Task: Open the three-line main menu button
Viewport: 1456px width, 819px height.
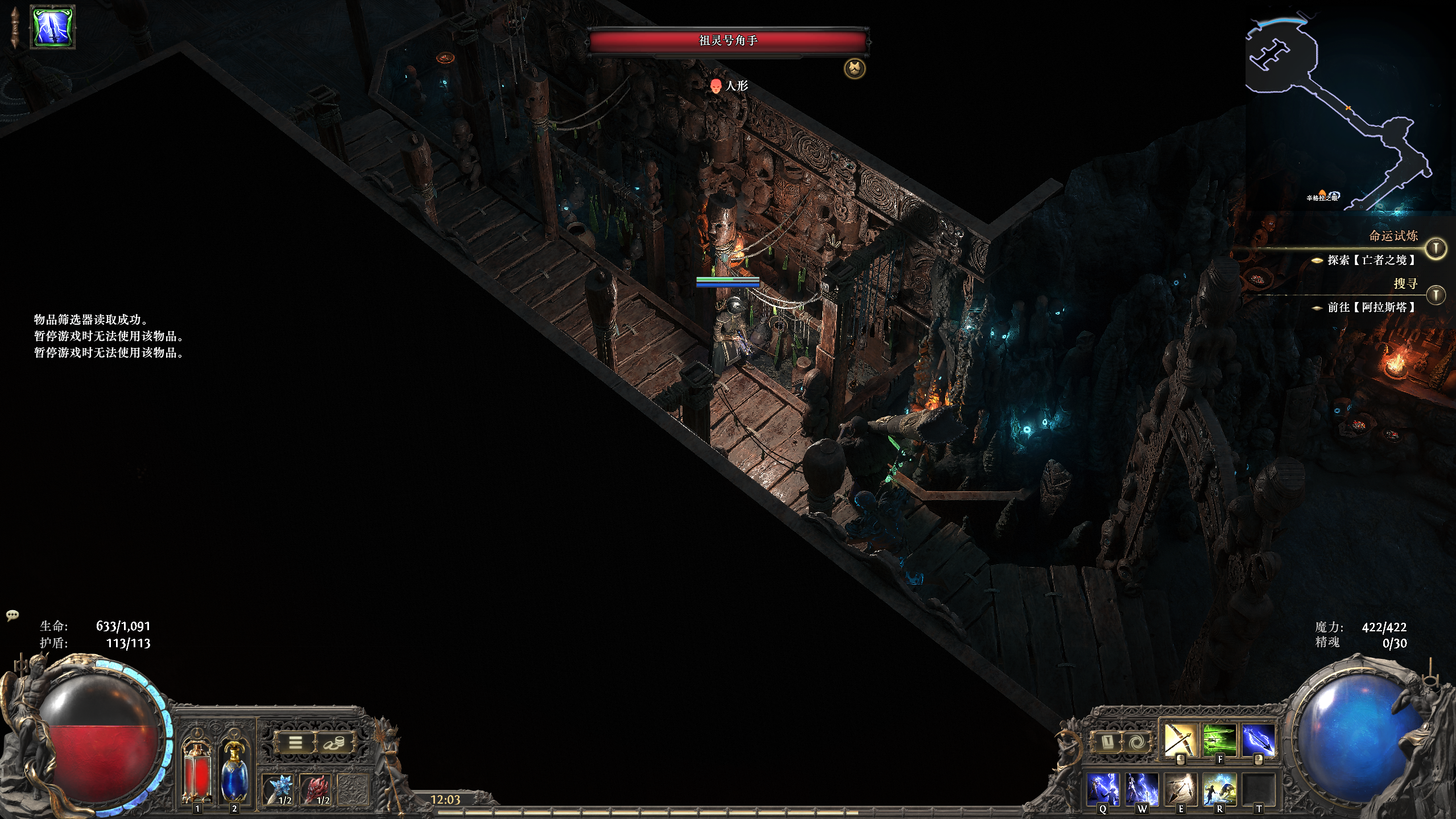Action: 295,743
